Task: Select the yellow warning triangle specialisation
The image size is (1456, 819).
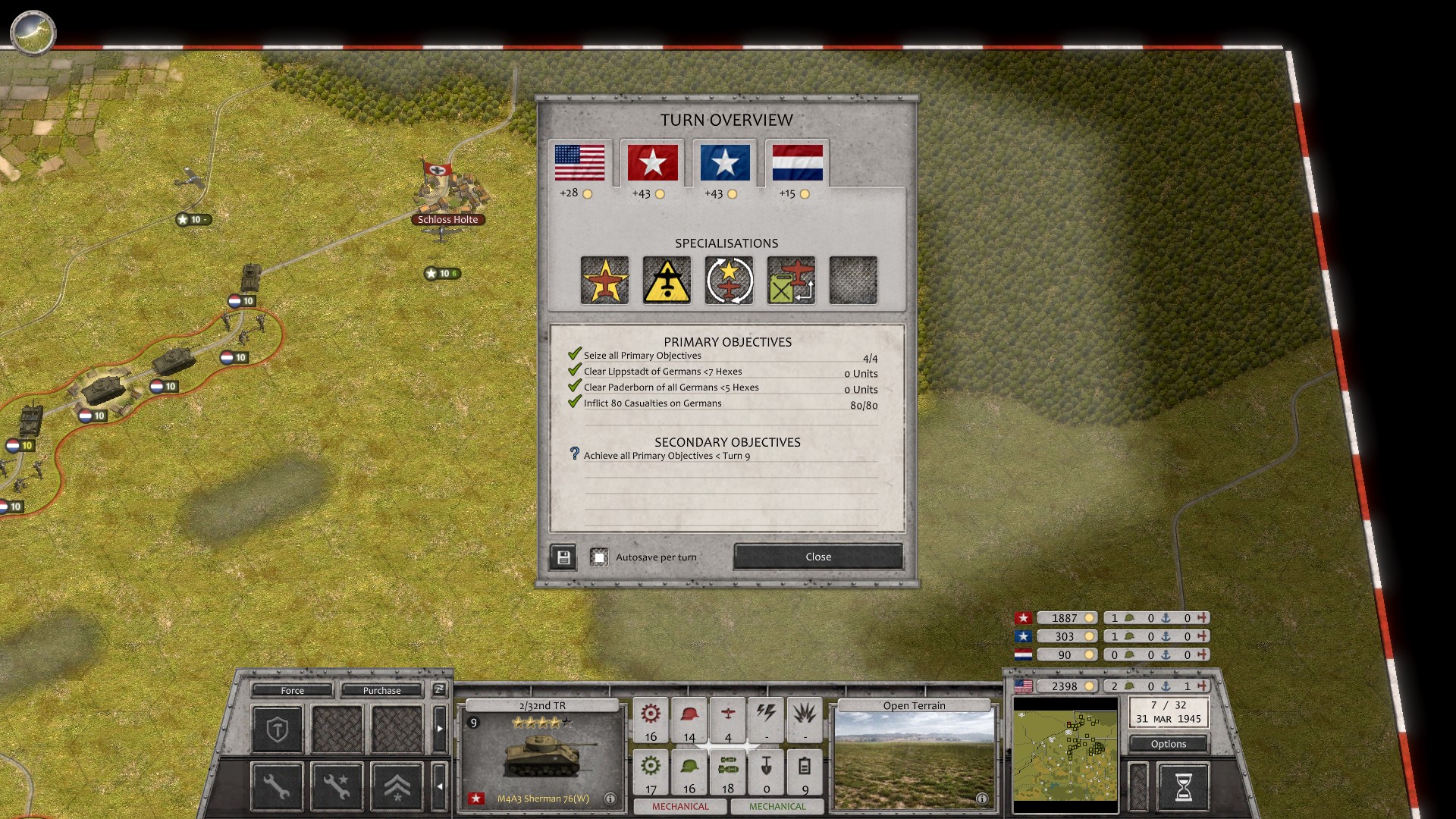Action: coord(667,280)
